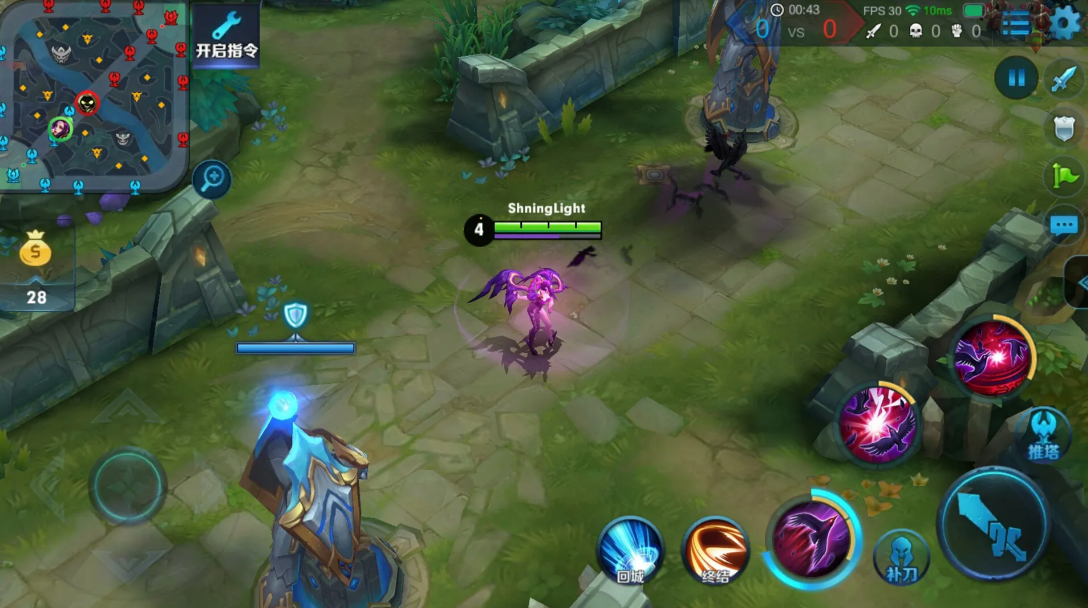Pause the match with the pause button
Viewport: 1088px width, 608px height.
(1016, 78)
